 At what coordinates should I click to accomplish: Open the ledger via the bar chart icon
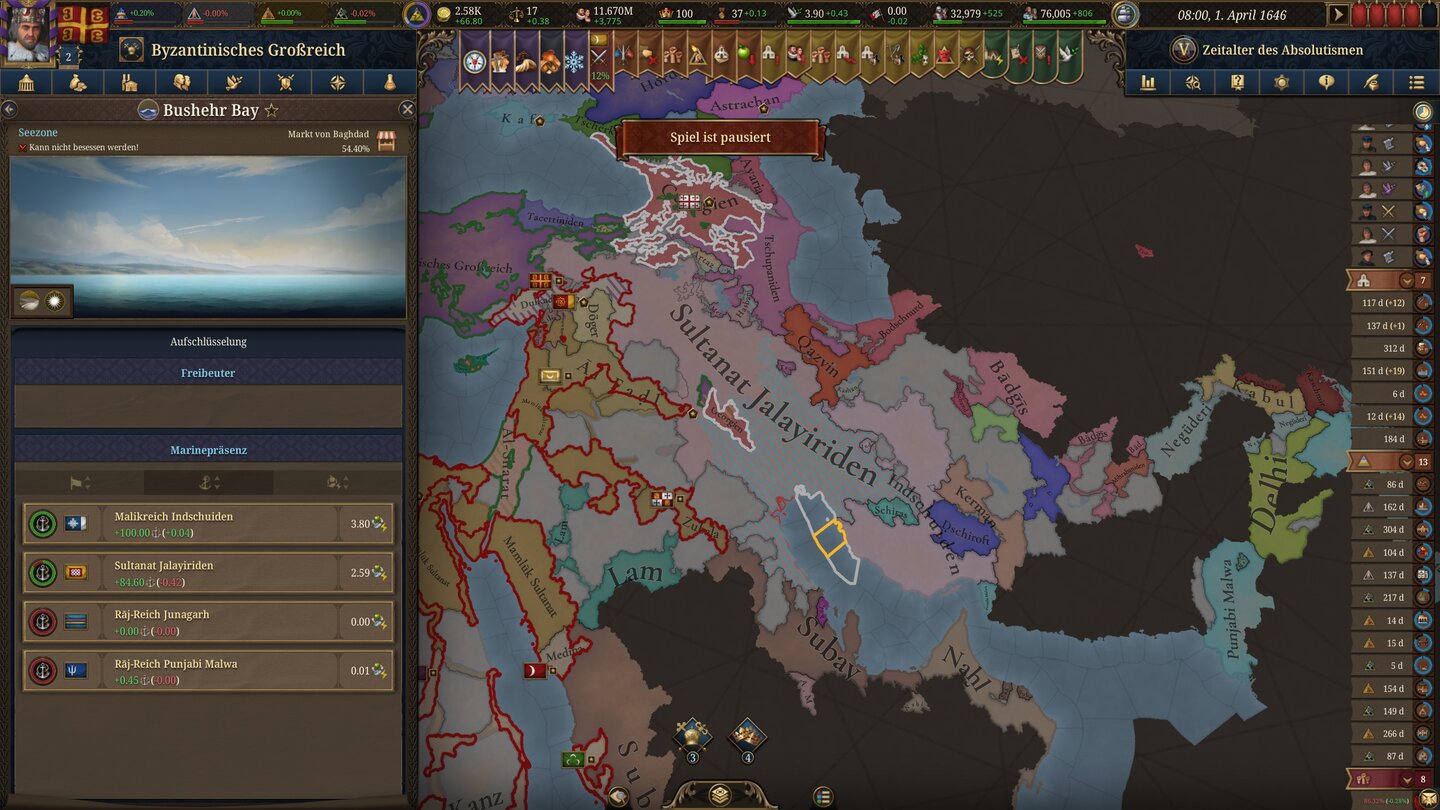tap(1148, 82)
